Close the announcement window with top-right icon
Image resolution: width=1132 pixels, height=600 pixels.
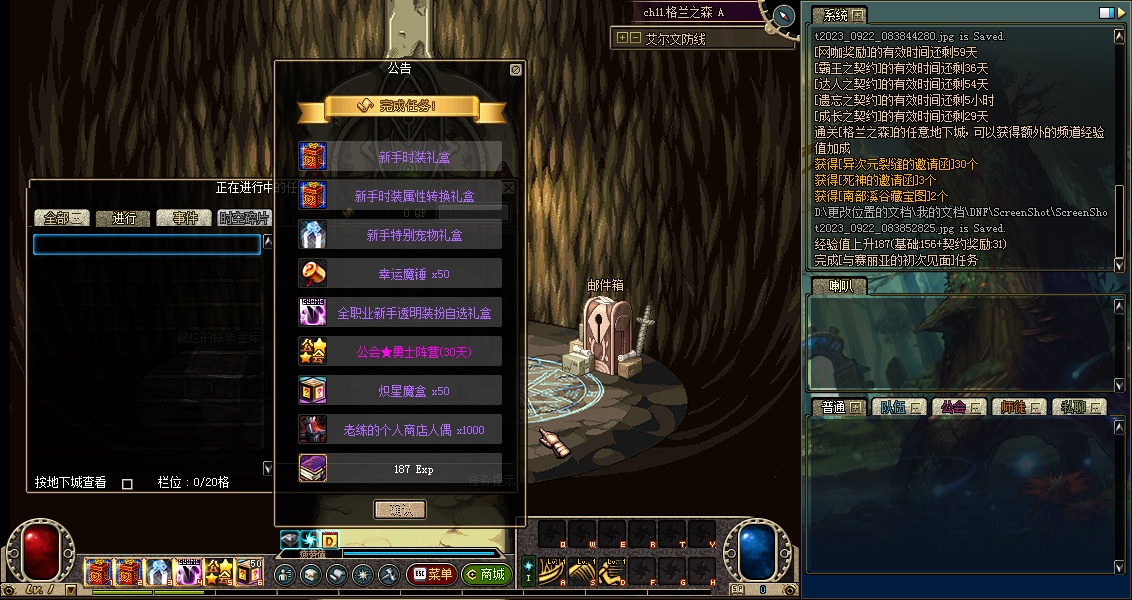[515, 70]
